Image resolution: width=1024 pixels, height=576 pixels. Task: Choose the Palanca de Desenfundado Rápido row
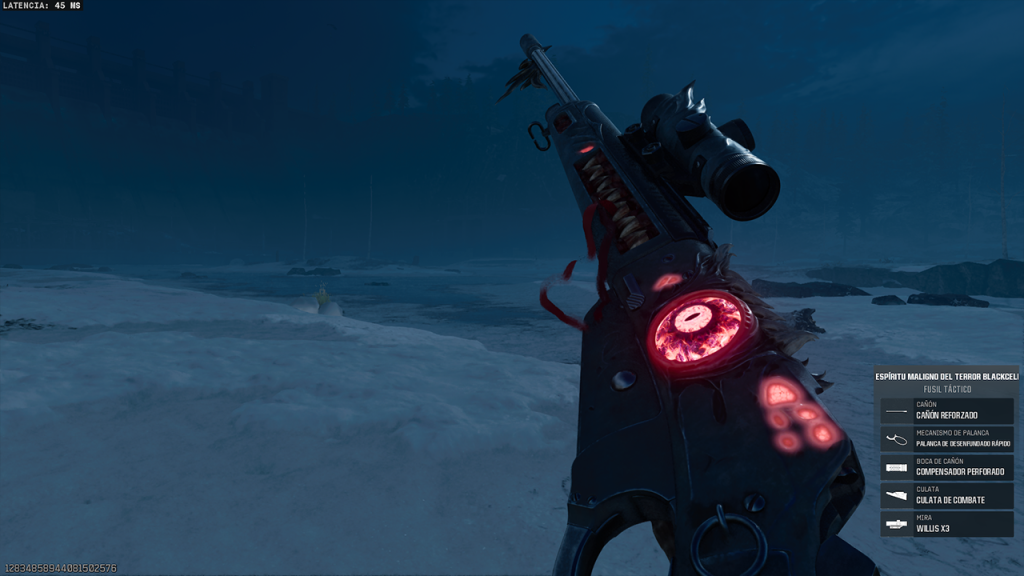point(947,439)
